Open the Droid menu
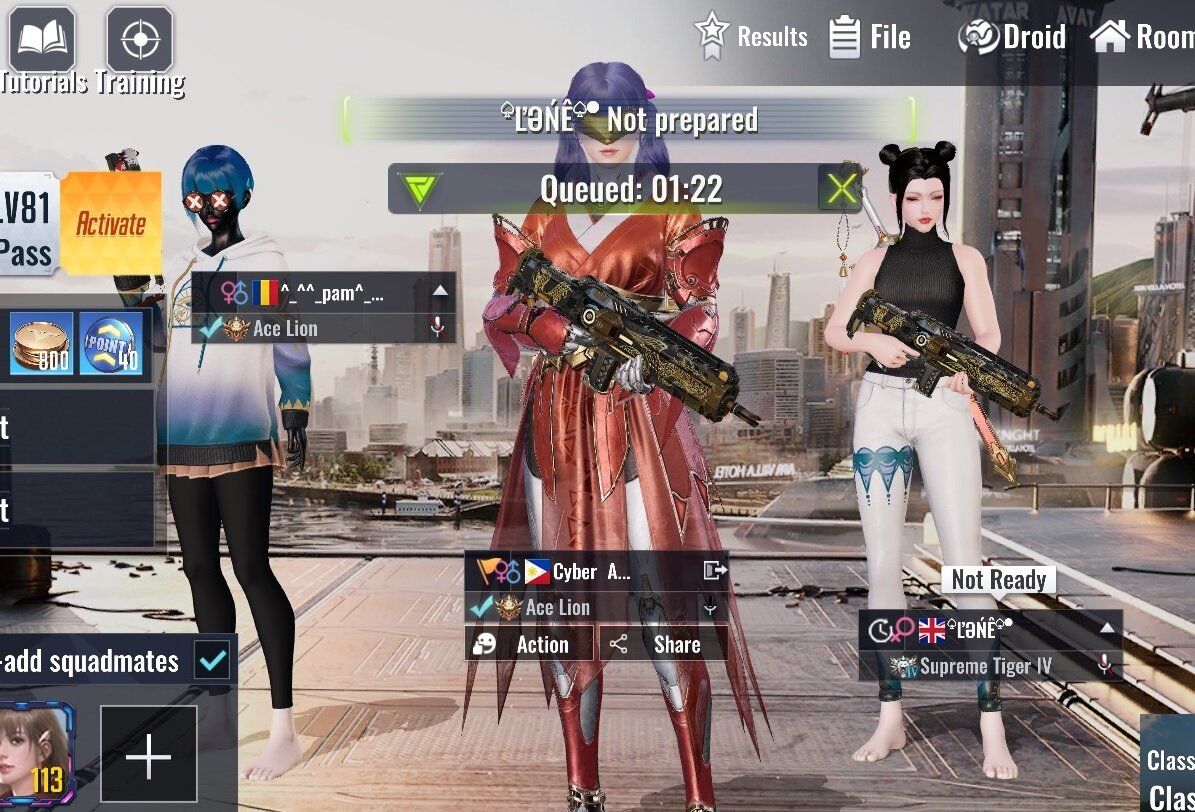 [1012, 38]
